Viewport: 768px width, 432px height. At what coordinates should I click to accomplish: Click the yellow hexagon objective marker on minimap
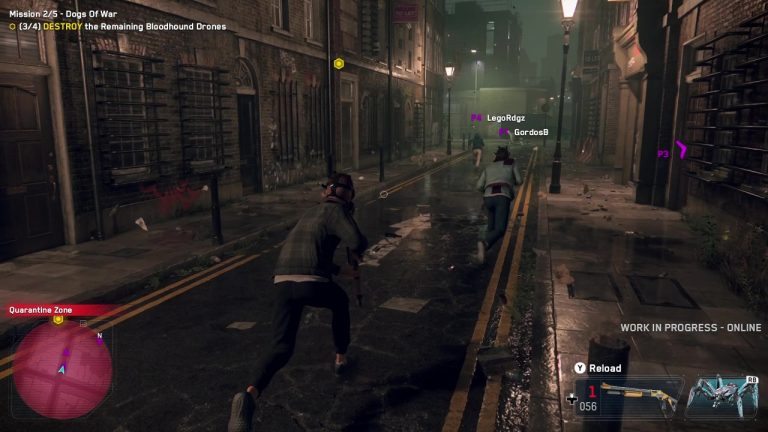[x=58, y=320]
